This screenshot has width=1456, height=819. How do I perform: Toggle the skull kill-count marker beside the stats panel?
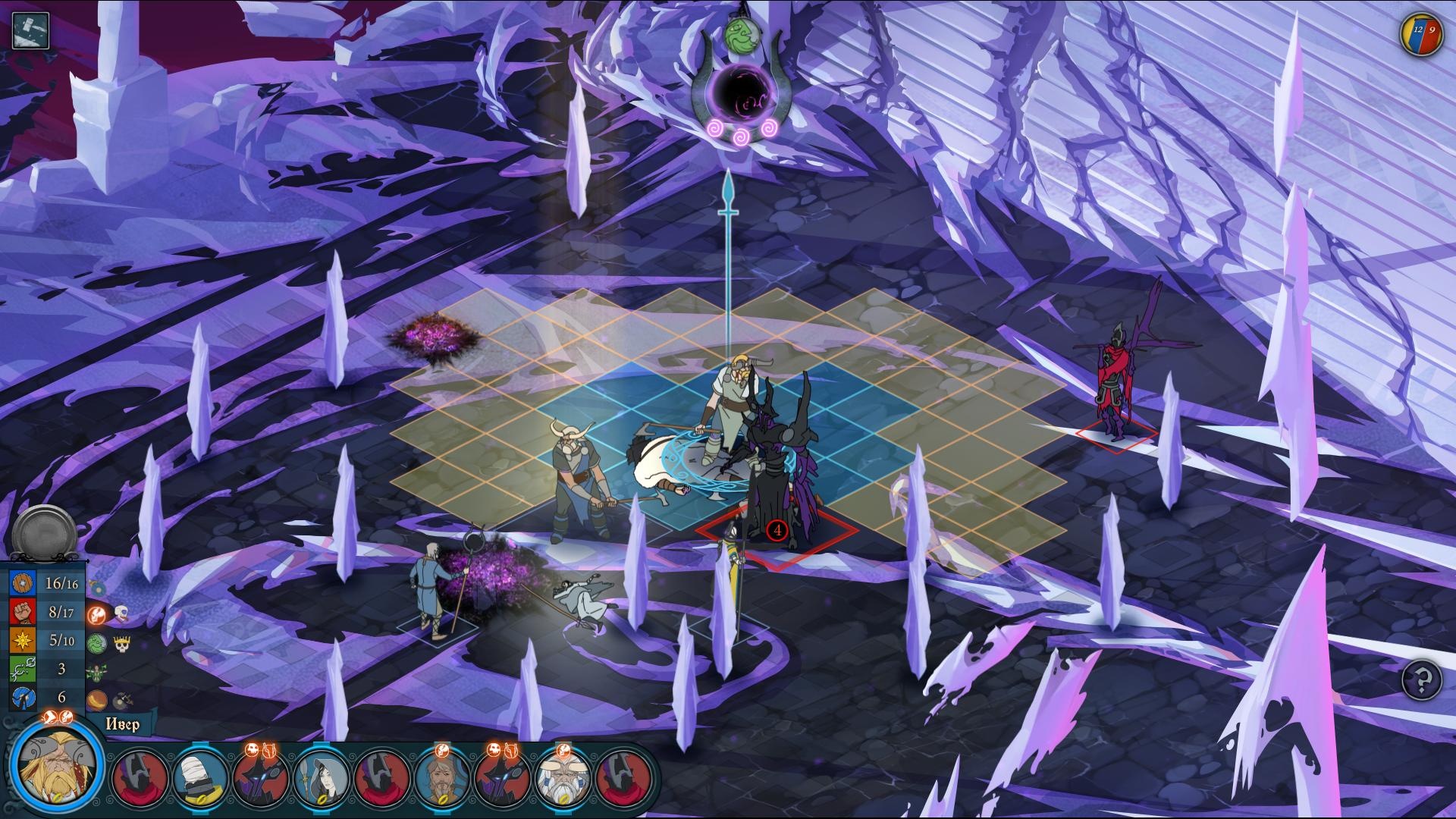(x=121, y=613)
